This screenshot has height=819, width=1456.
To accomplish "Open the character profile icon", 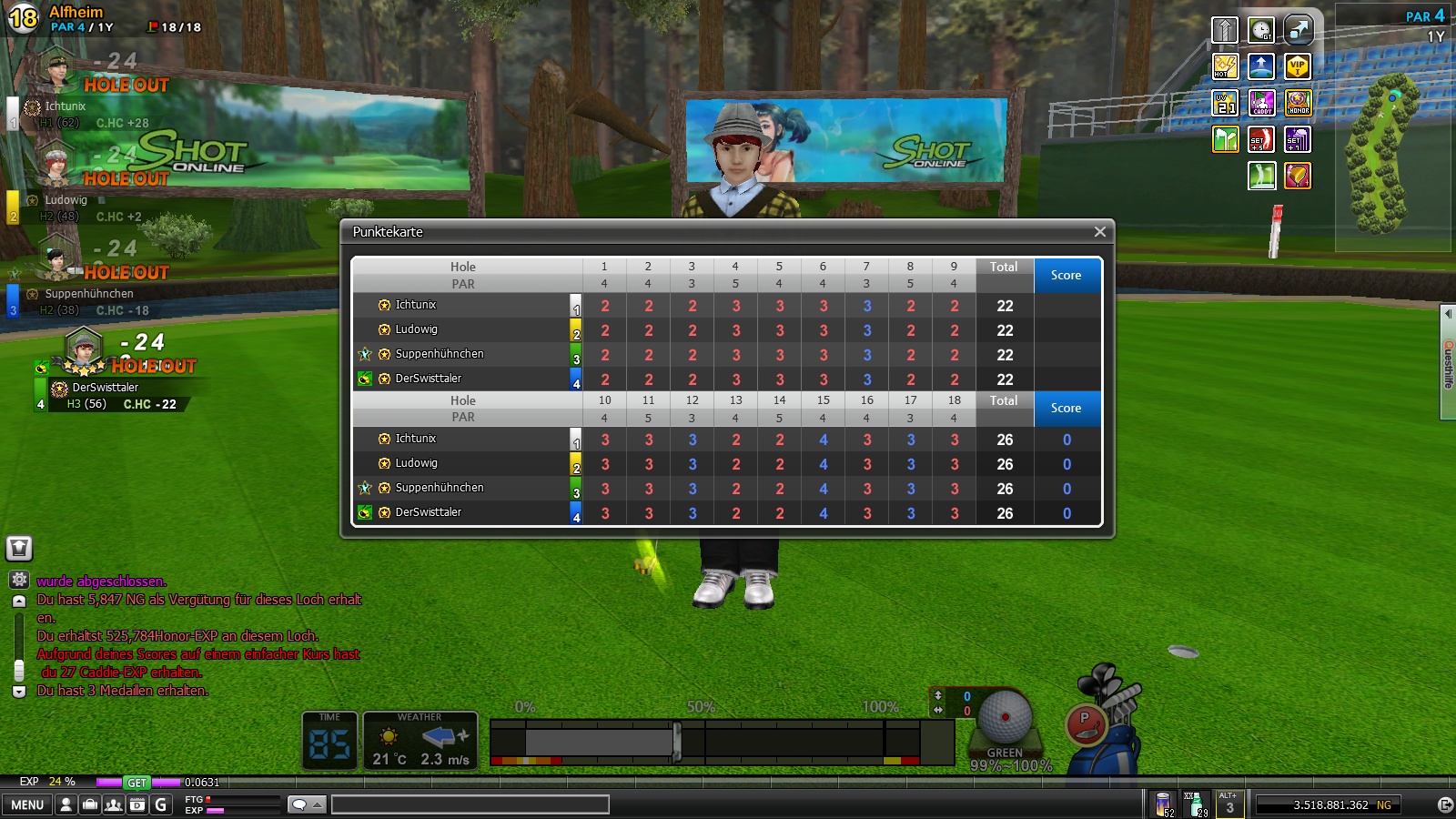I will (66, 804).
